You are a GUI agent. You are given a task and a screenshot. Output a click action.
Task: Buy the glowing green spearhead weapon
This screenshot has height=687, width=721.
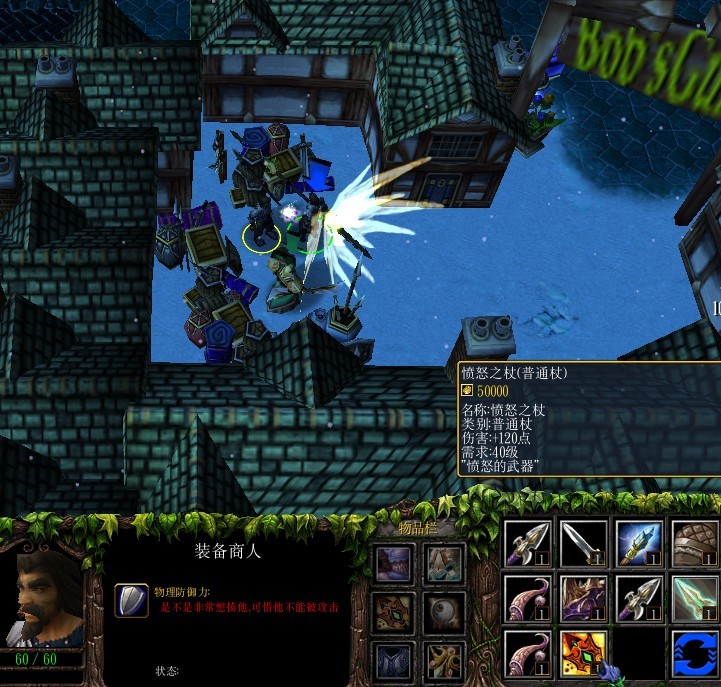[695, 600]
